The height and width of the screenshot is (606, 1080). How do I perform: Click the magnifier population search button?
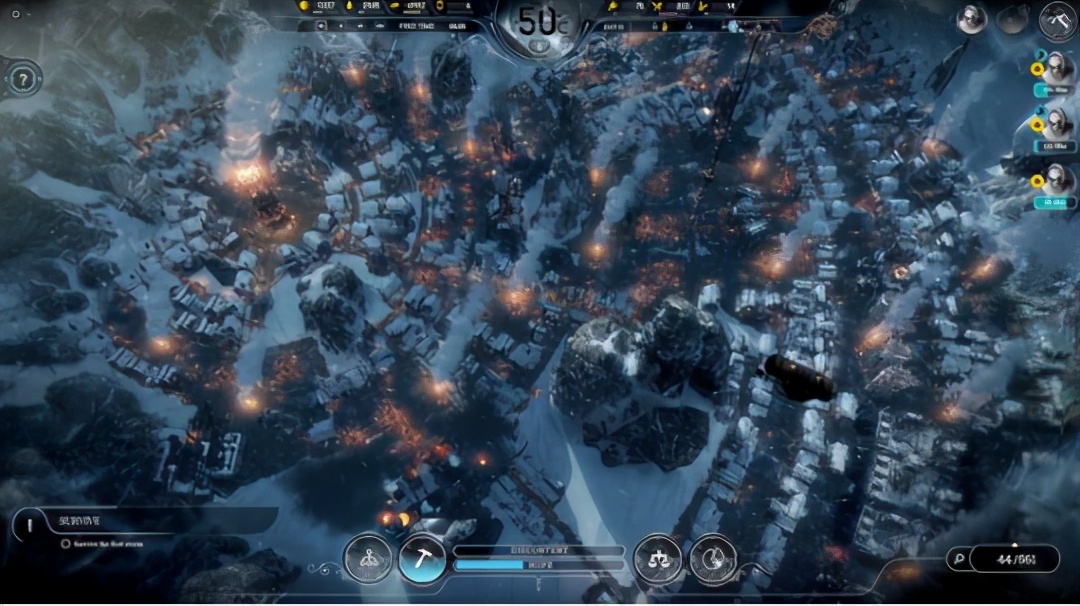coord(958,559)
